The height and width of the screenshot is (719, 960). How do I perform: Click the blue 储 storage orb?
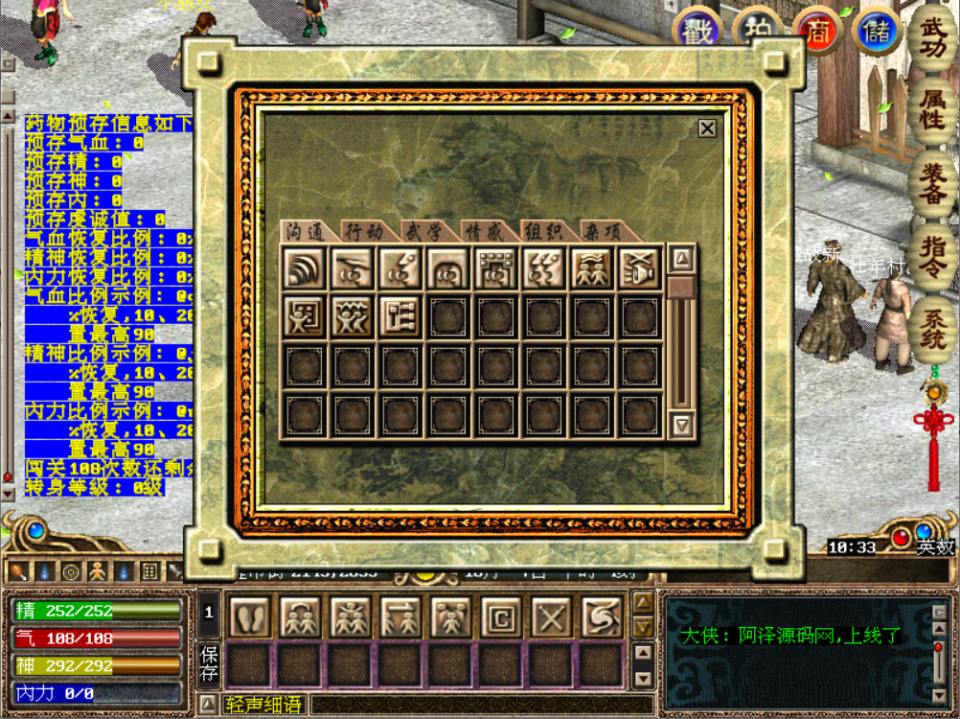(877, 32)
